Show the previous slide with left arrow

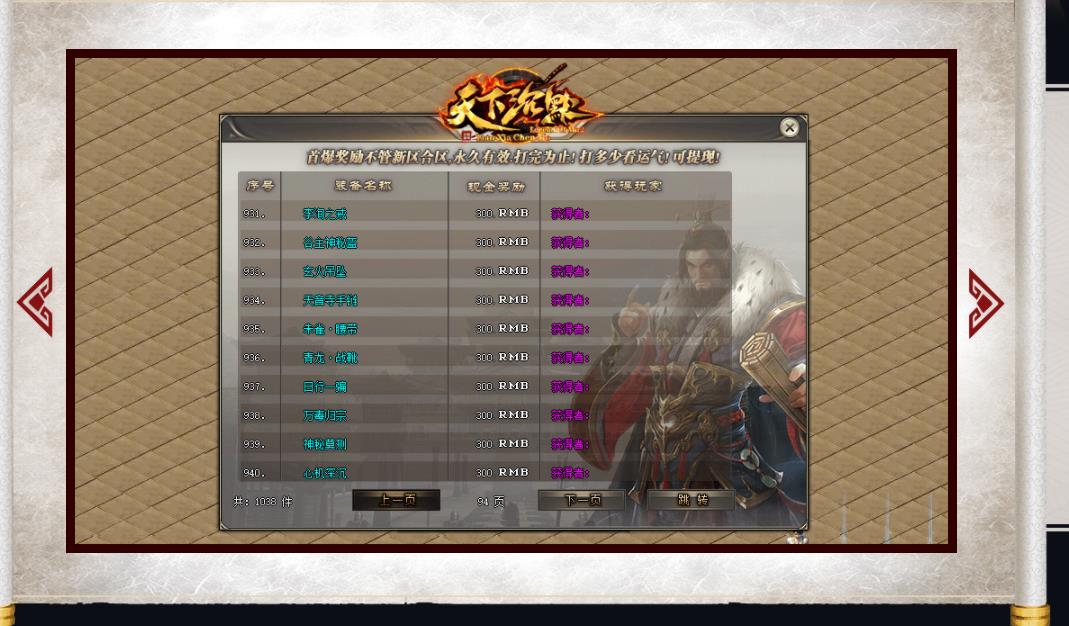click(x=35, y=302)
